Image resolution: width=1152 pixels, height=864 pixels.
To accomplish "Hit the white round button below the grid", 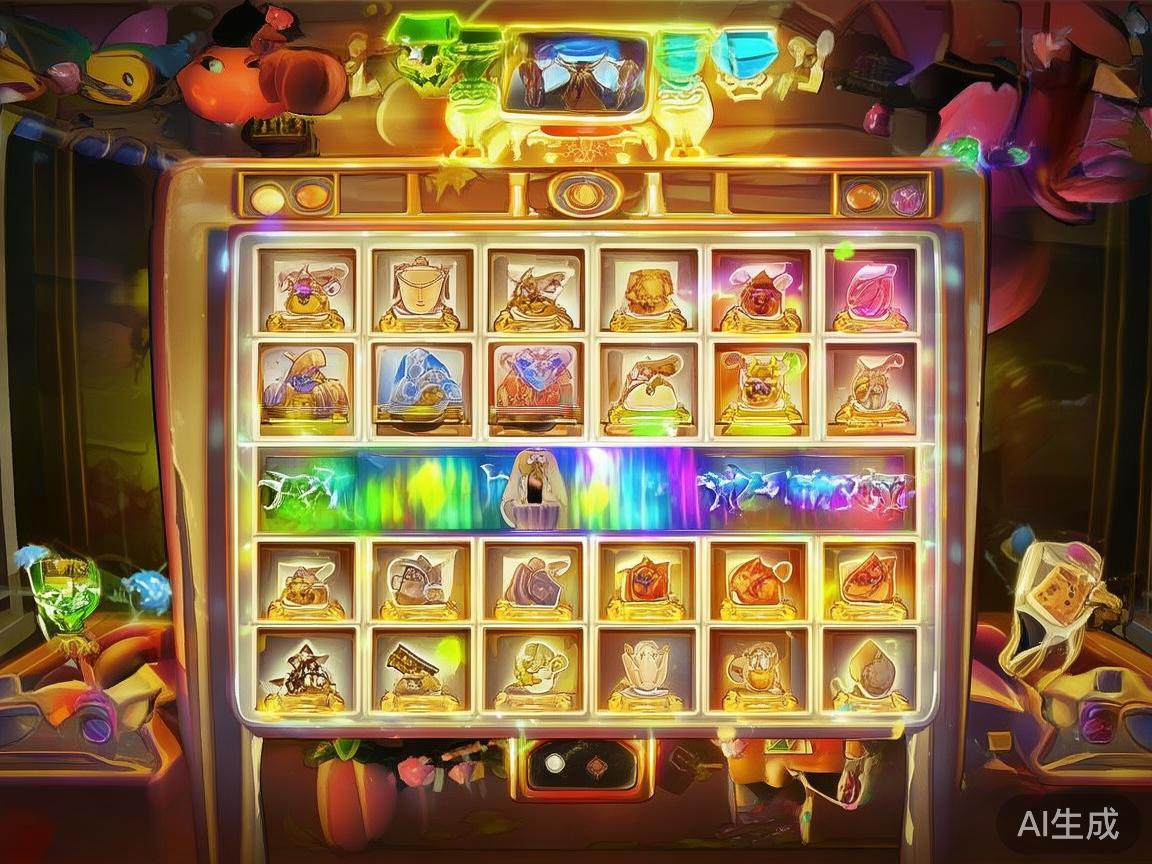I will tap(553, 765).
